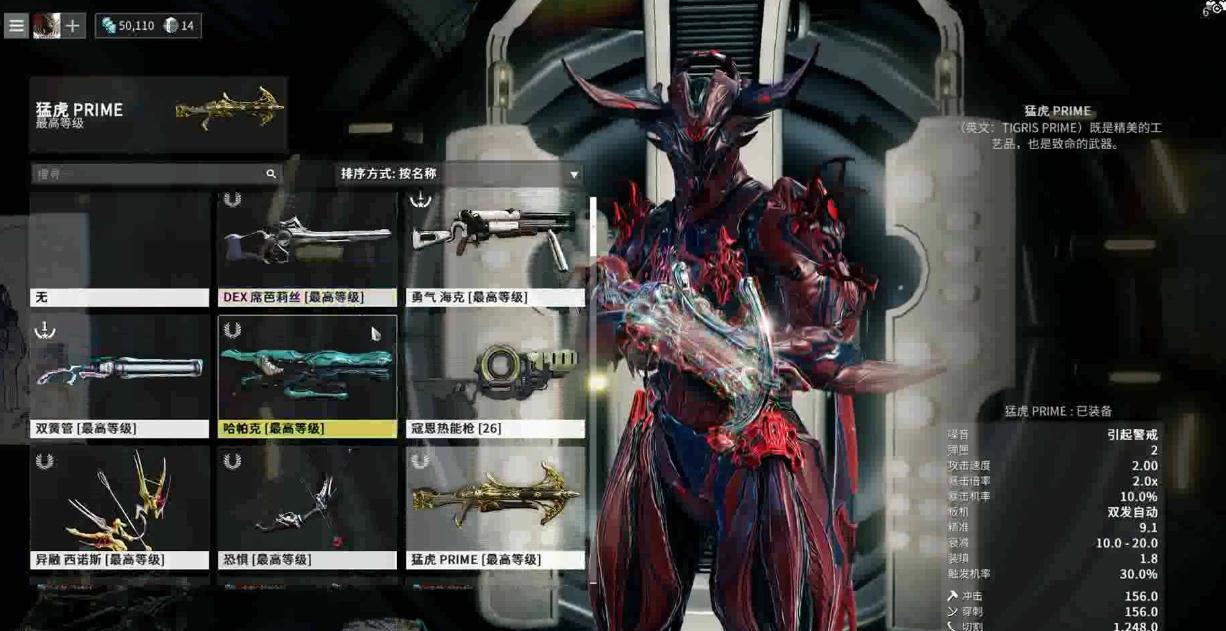This screenshot has height=631, width=1226.
Task: Choose the DEX 席芭莉丝 weapon
Action: click(x=307, y=250)
